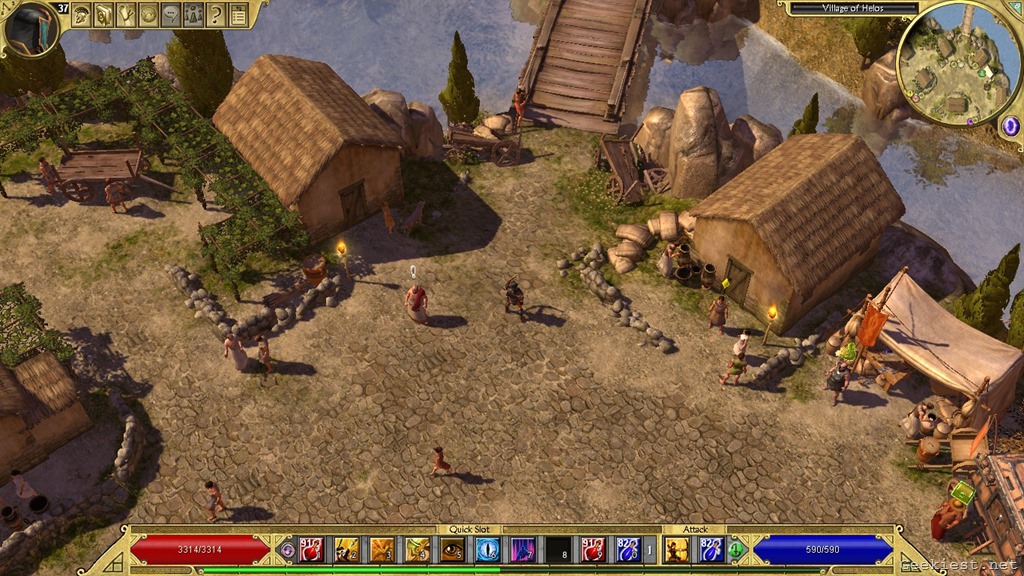Open the quest journal scroll icon
Image resolution: width=1024 pixels, height=576 pixels.
tap(103, 14)
